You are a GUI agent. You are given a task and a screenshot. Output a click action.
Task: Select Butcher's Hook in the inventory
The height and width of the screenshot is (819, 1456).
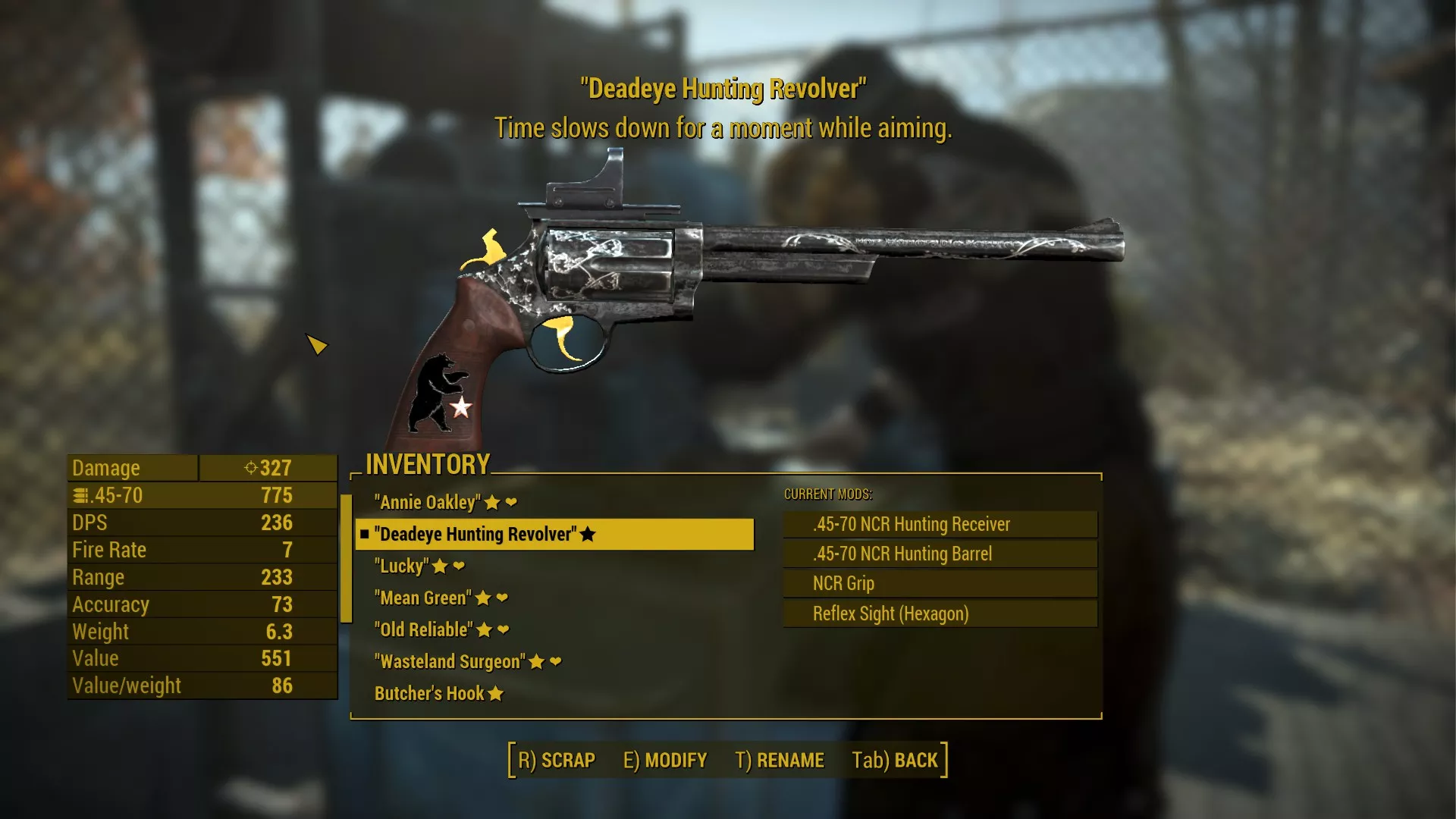pos(429,694)
